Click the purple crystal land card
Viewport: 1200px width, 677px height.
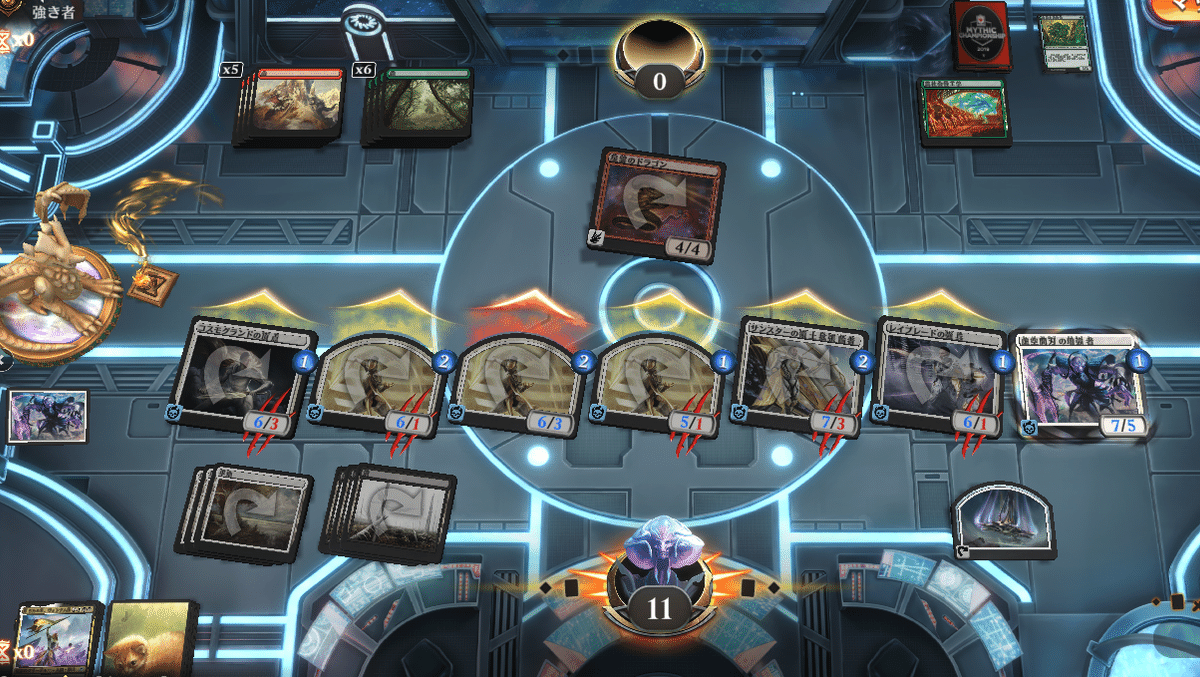pyautogui.click(x=1004, y=521)
